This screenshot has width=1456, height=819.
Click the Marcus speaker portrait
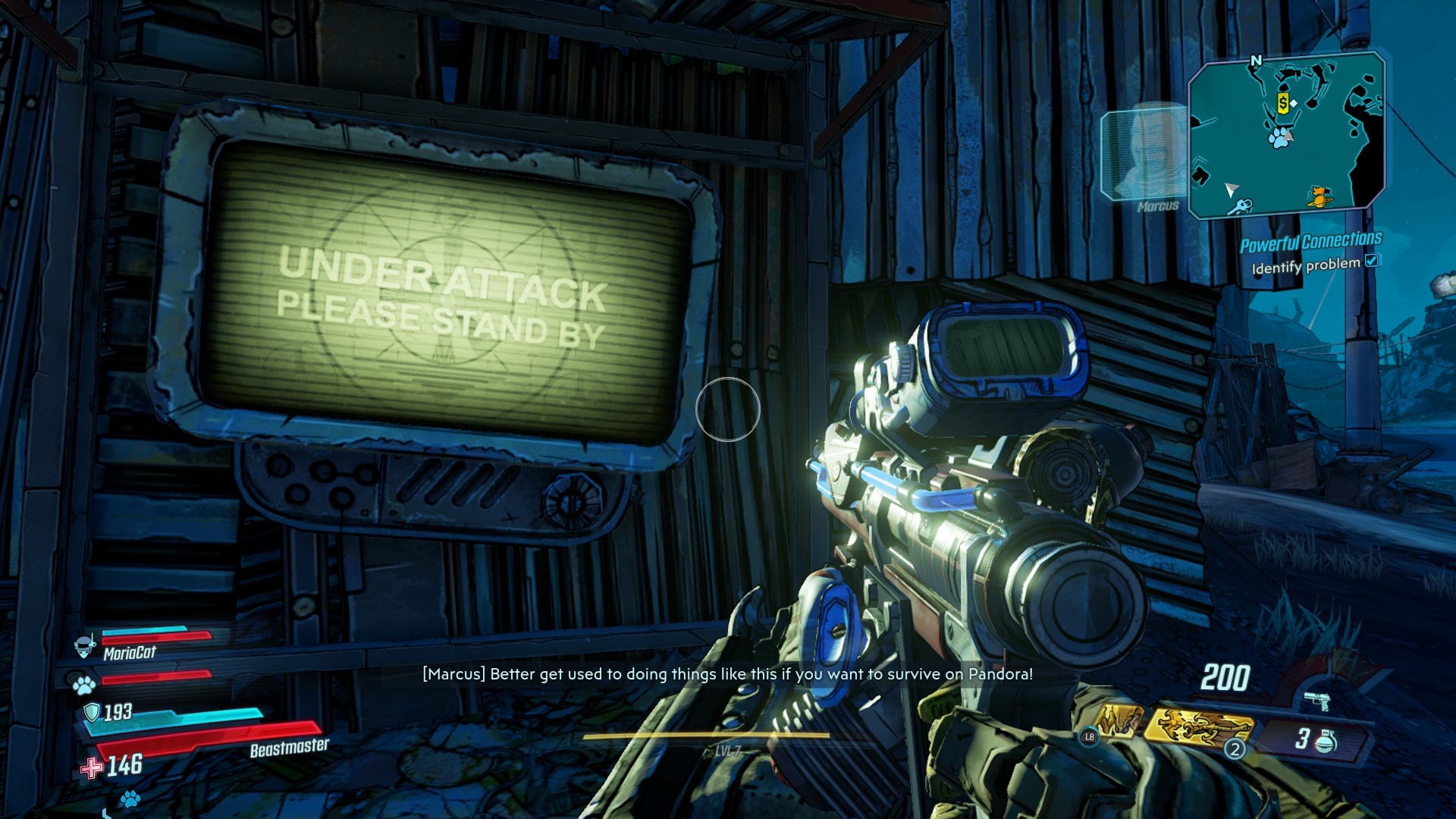[x=1144, y=155]
